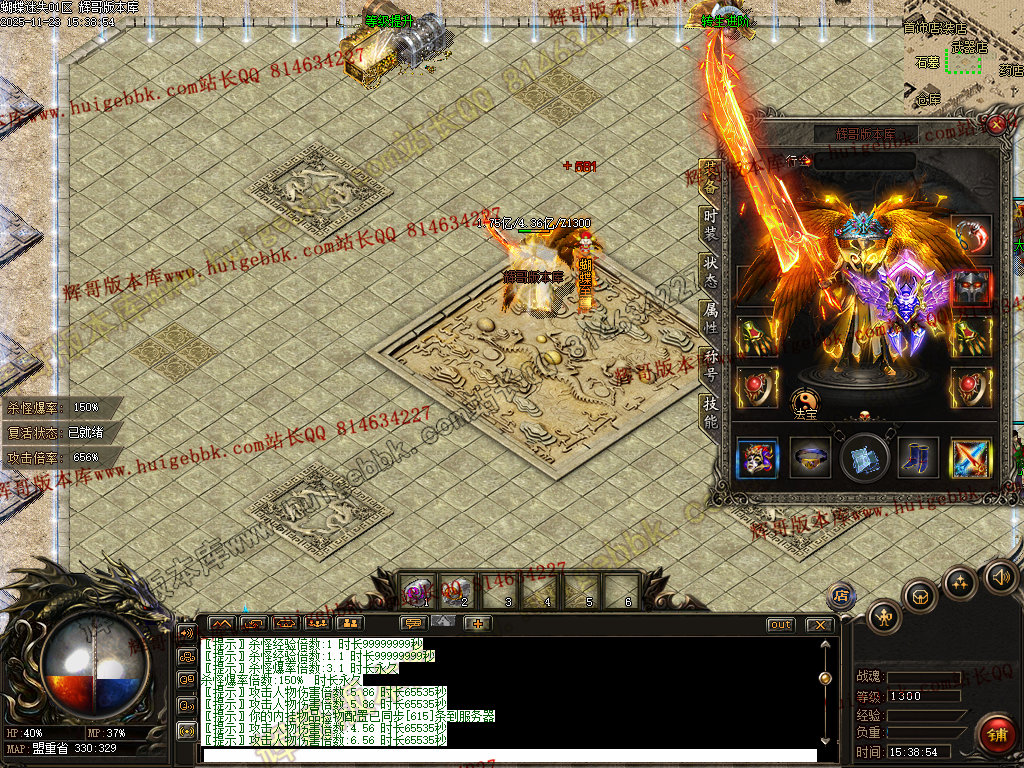Select the masked face equipment slot

(x=757, y=458)
